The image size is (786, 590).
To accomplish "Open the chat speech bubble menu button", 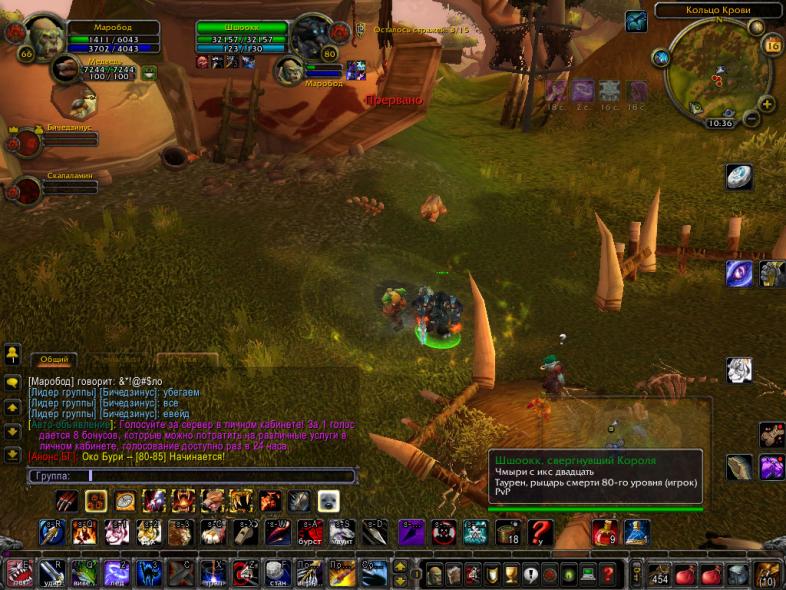I will coord(13,382).
